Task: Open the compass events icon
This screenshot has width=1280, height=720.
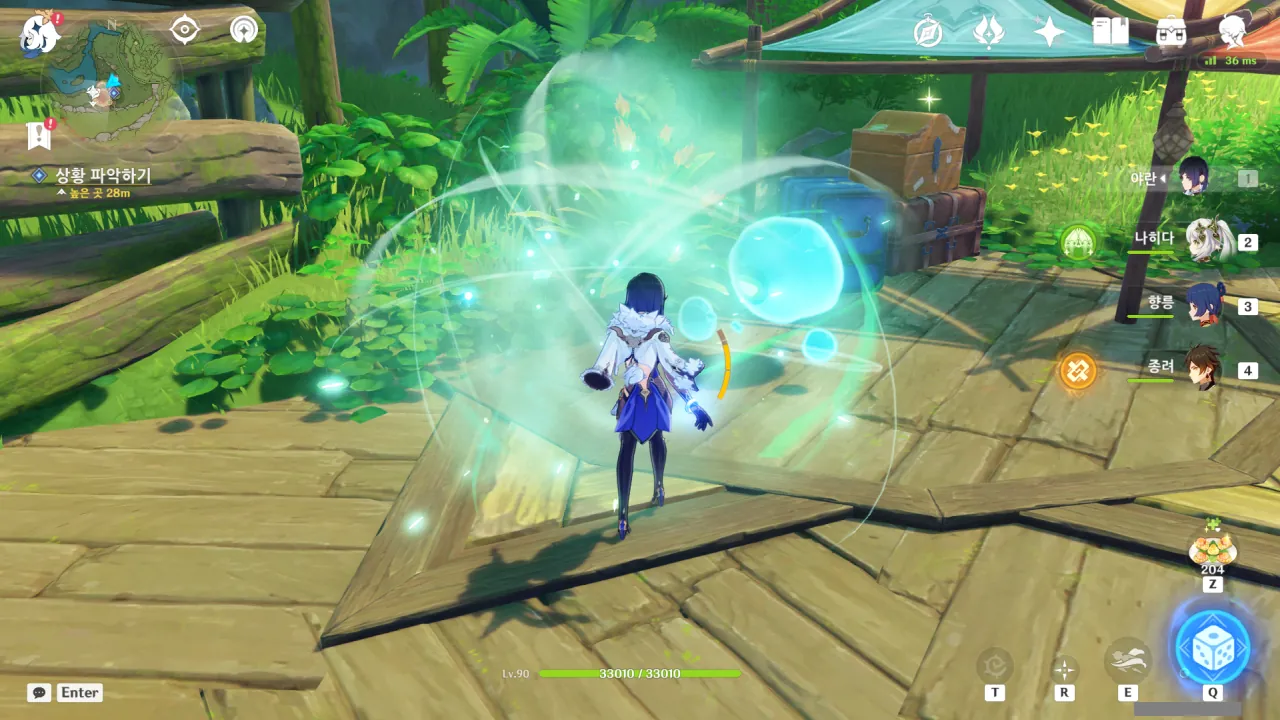Action: click(x=928, y=32)
